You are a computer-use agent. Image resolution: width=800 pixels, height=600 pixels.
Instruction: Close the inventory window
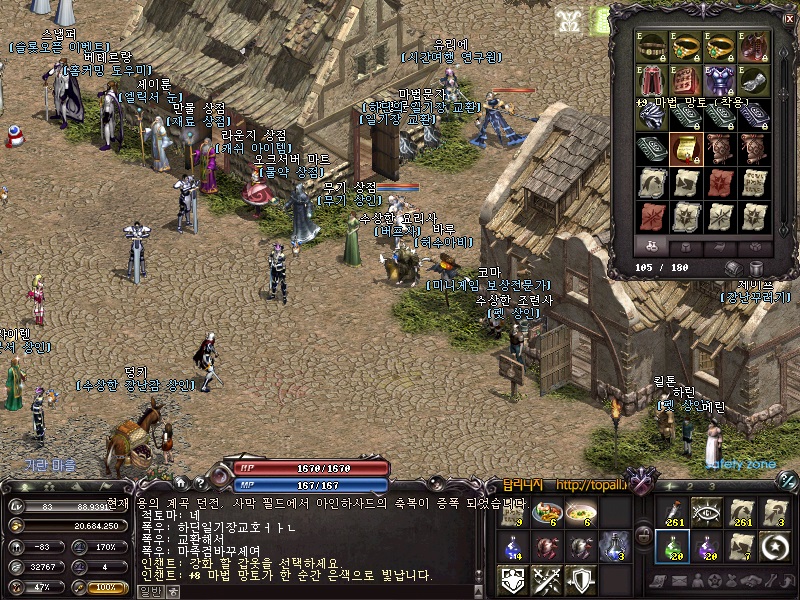[789, 16]
